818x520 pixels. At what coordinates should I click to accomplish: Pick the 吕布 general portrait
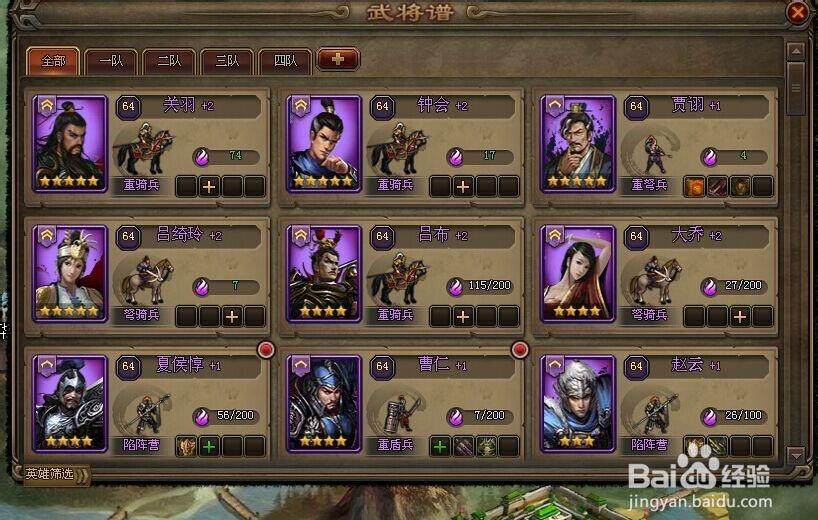pos(324,273)
